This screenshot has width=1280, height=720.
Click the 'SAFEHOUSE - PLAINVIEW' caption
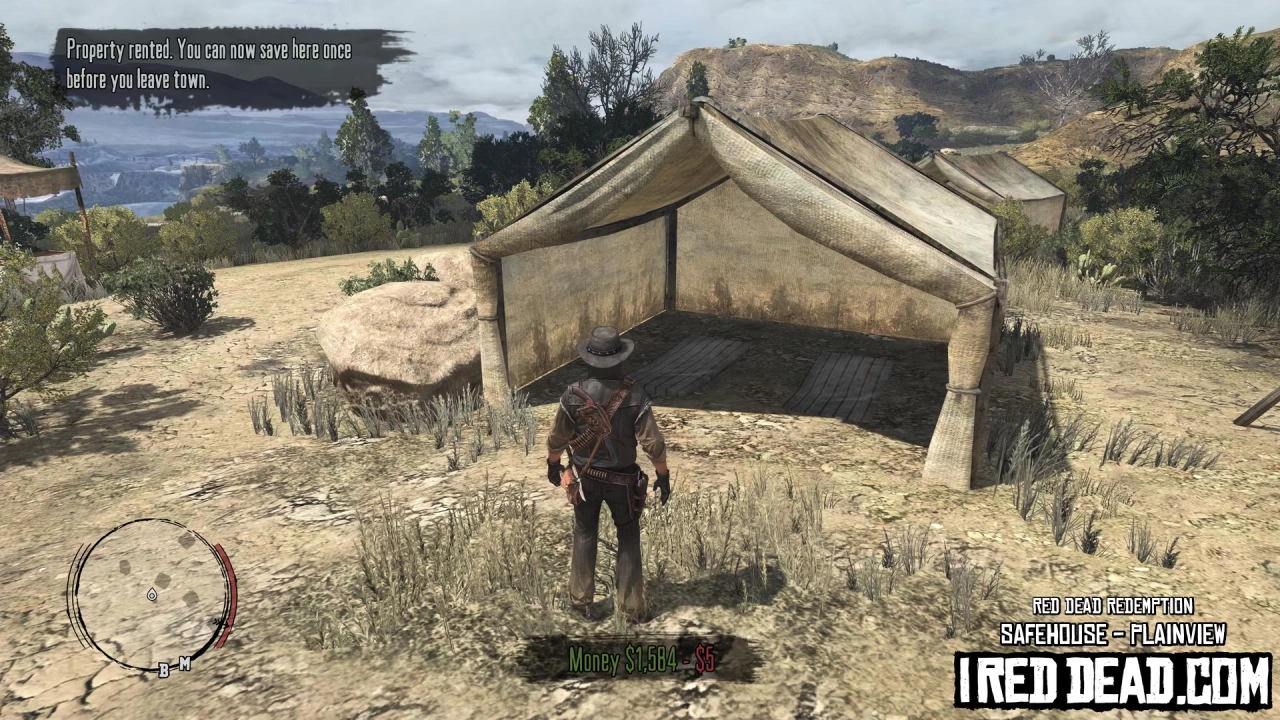(x=1115, y=632)
